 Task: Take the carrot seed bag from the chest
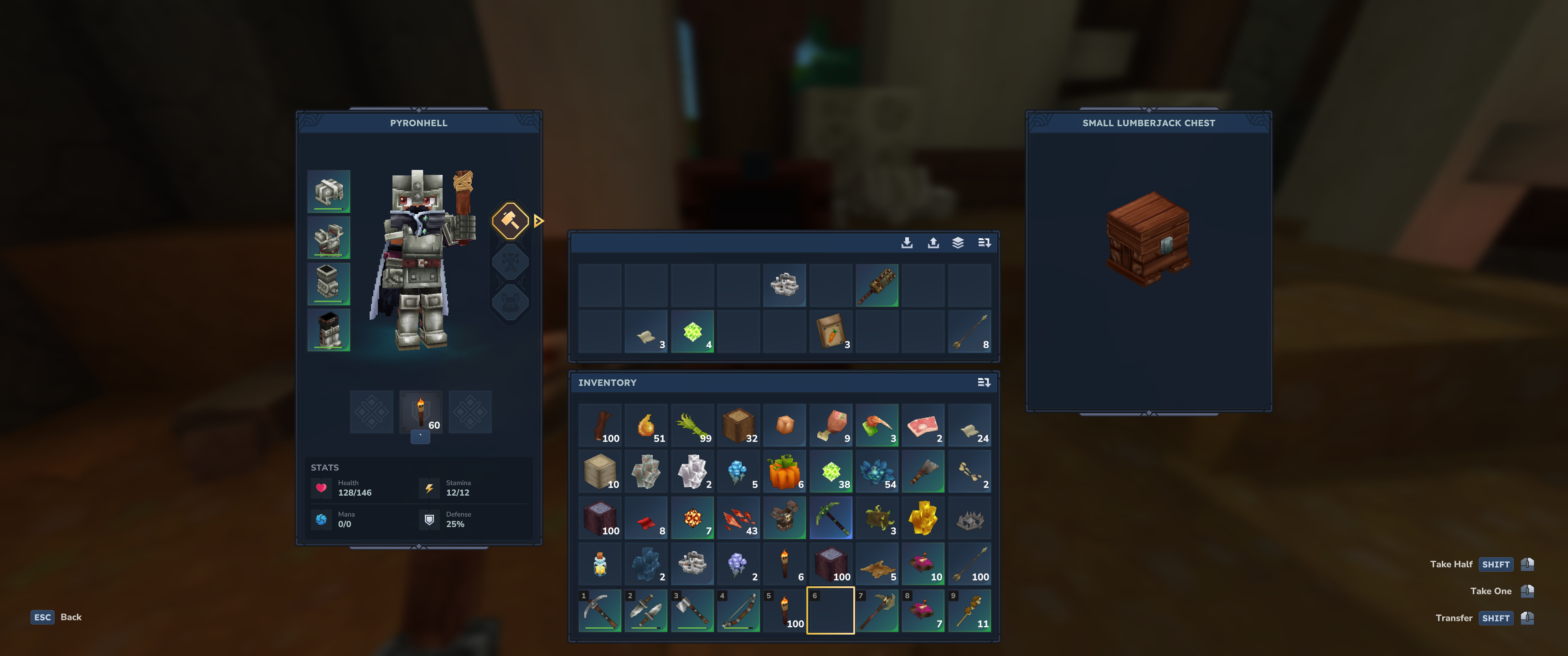click(x=831, y=331)
